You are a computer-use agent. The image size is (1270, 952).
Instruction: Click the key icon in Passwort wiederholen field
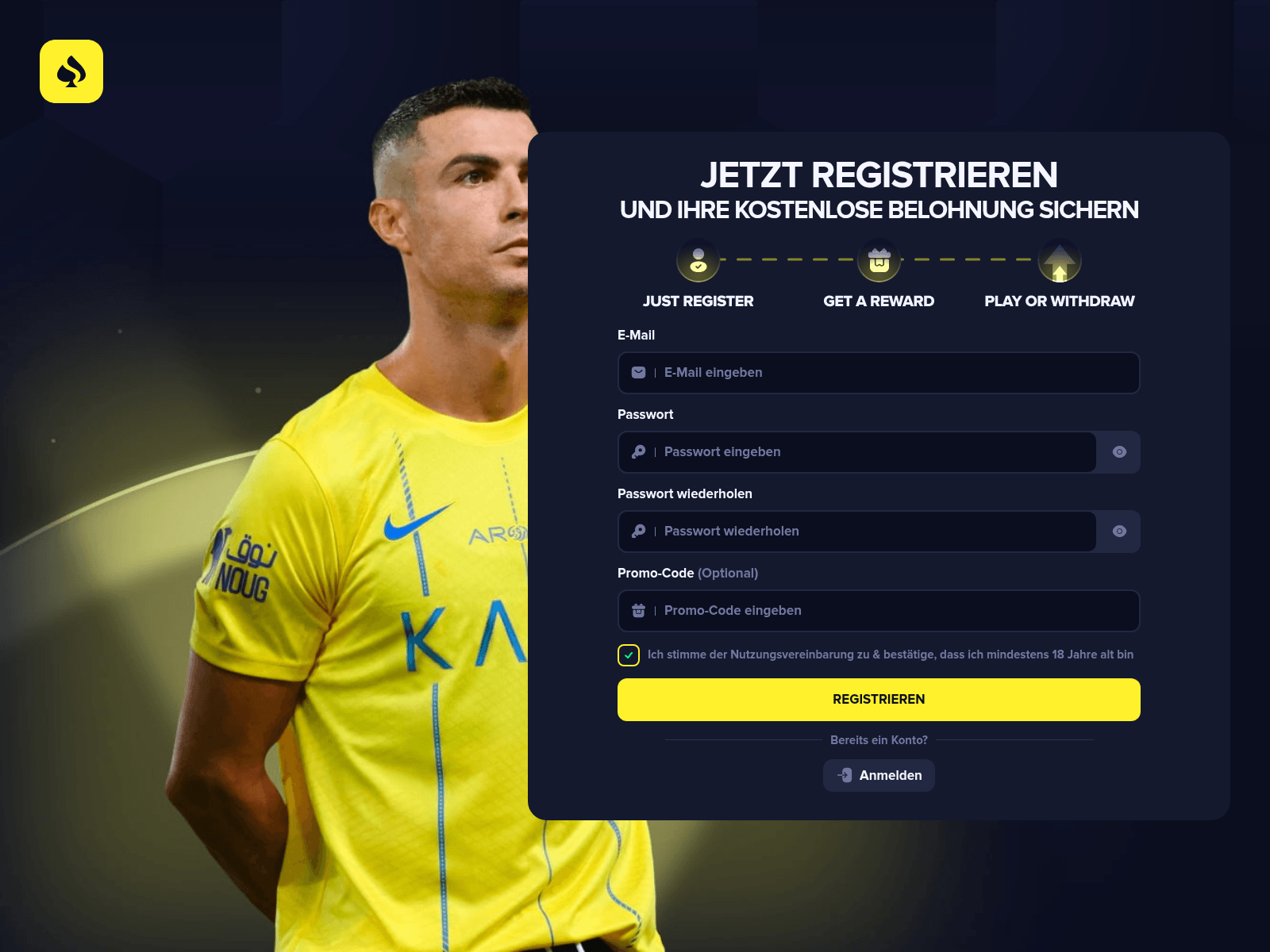tap(638, 532)
